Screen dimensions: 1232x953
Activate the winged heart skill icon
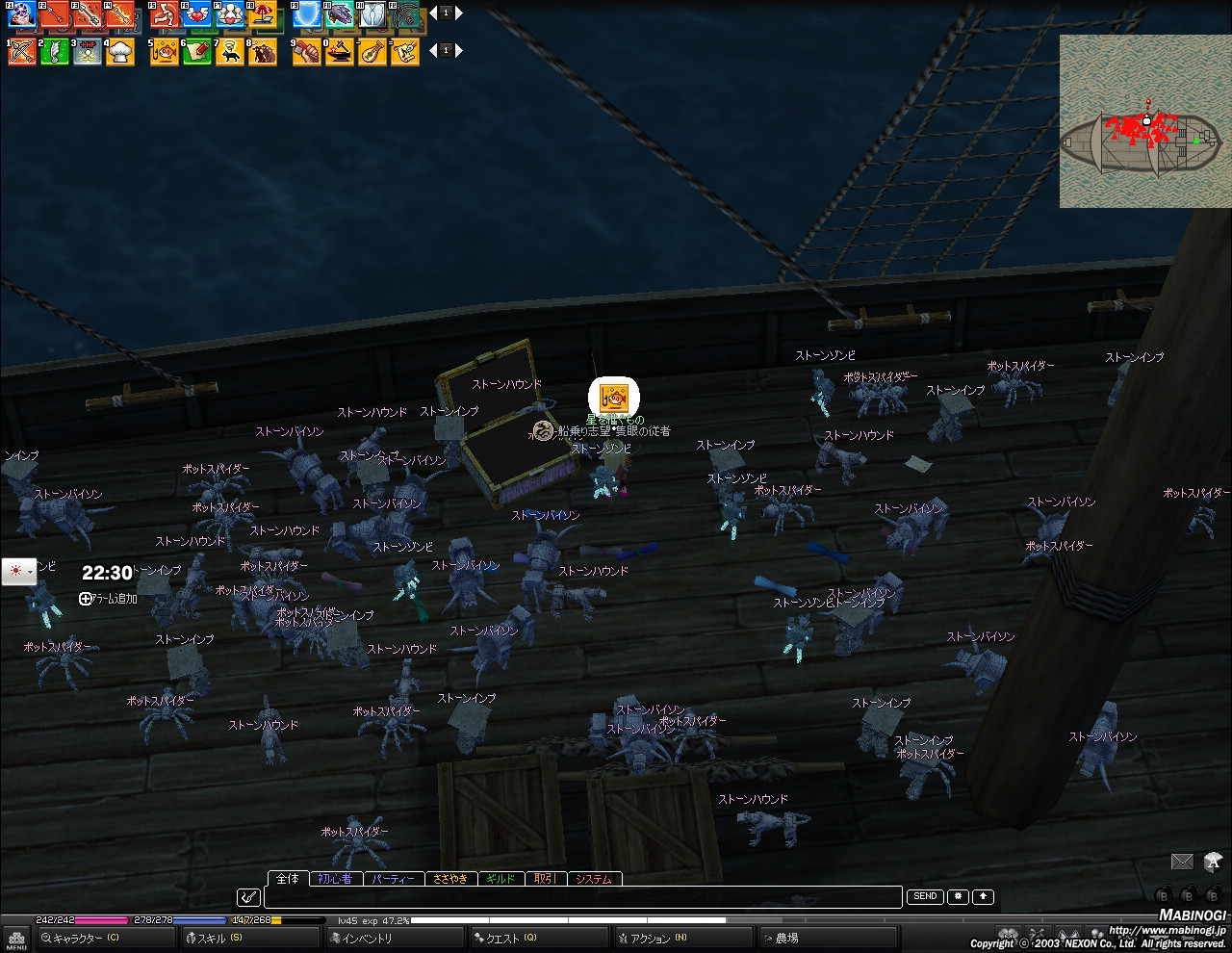pyautogui.click(x=197, y=14)
